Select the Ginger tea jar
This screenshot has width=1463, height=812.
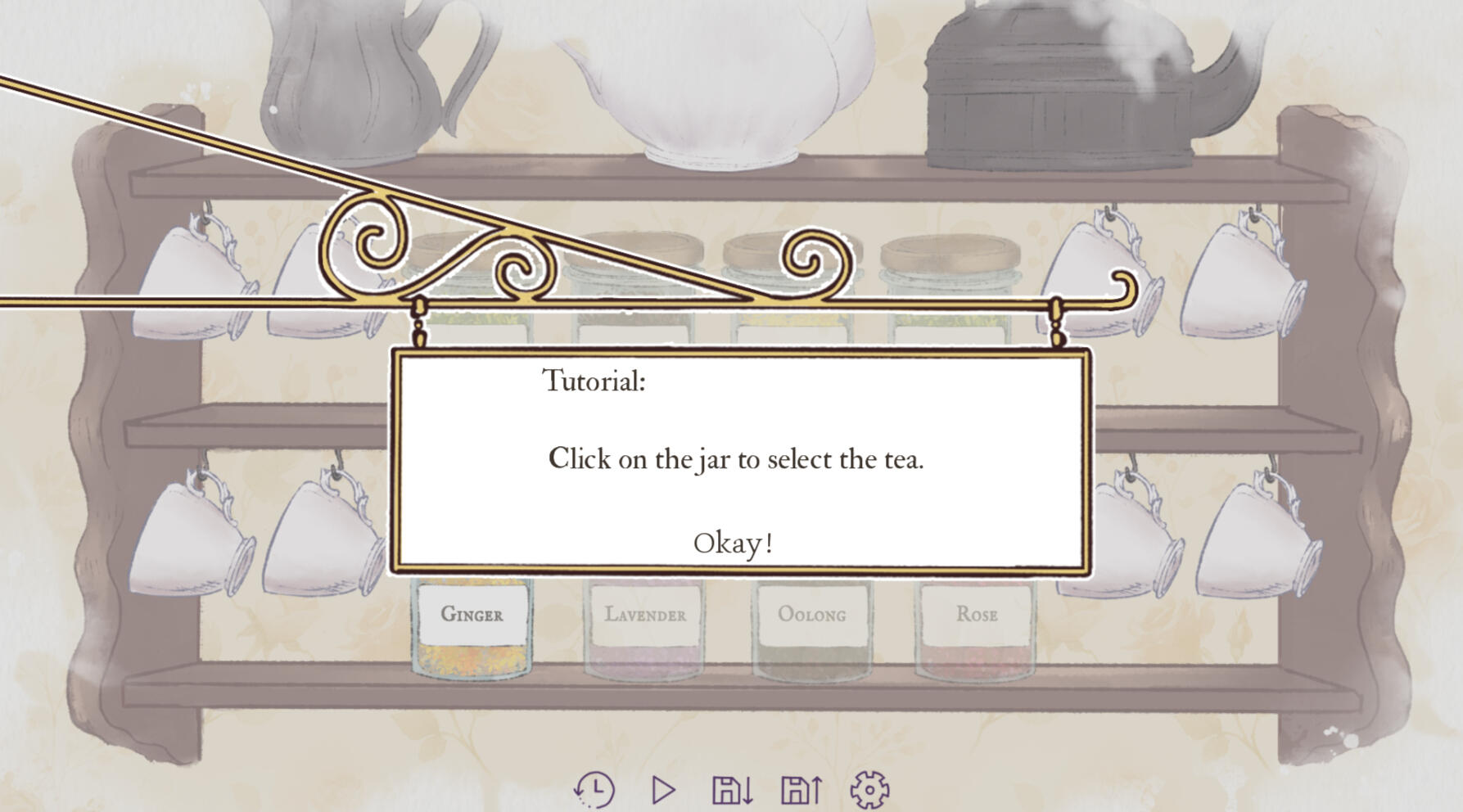click(472, 626)
